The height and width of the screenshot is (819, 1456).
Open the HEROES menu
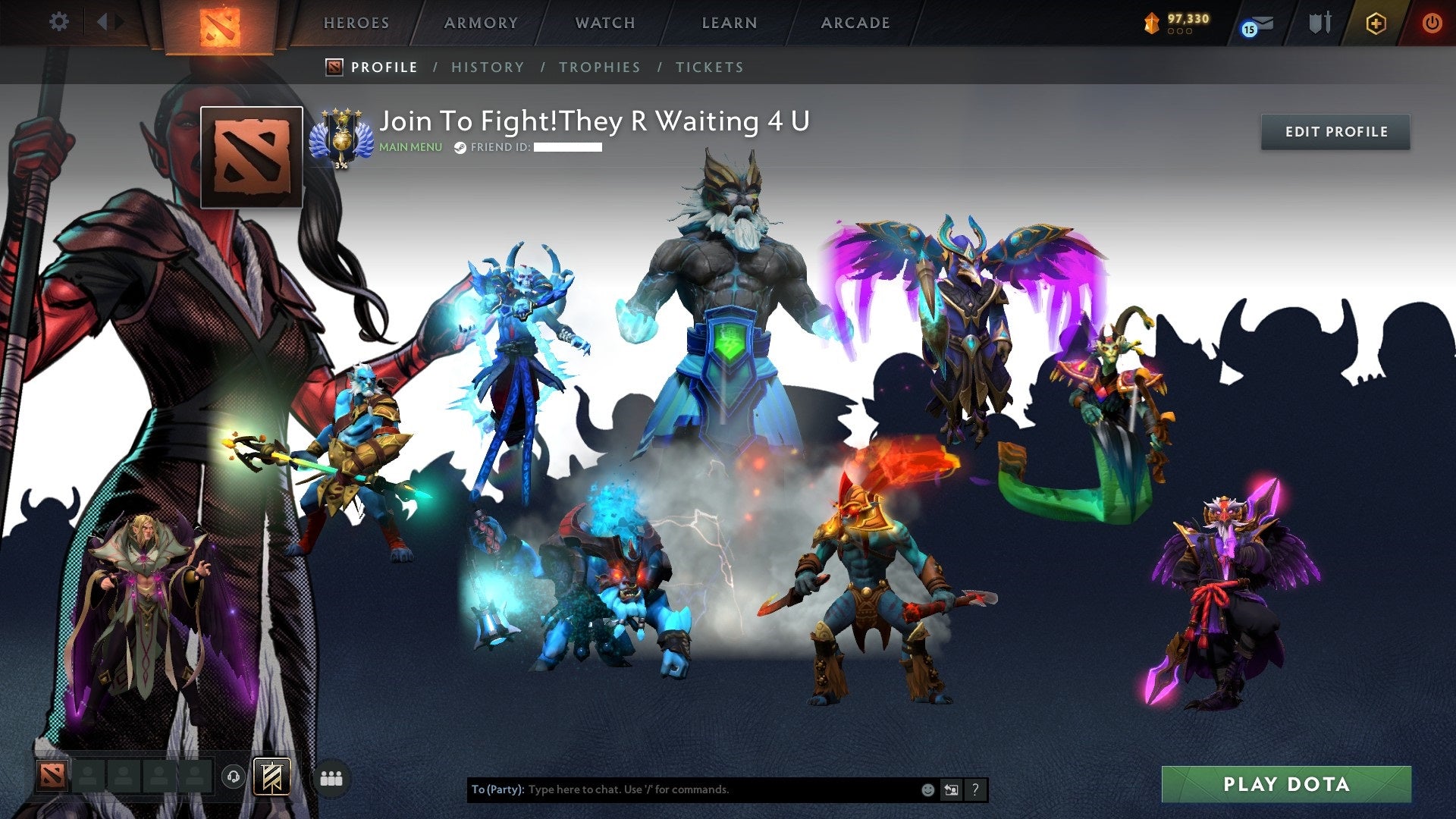click(x=356, y=23)
